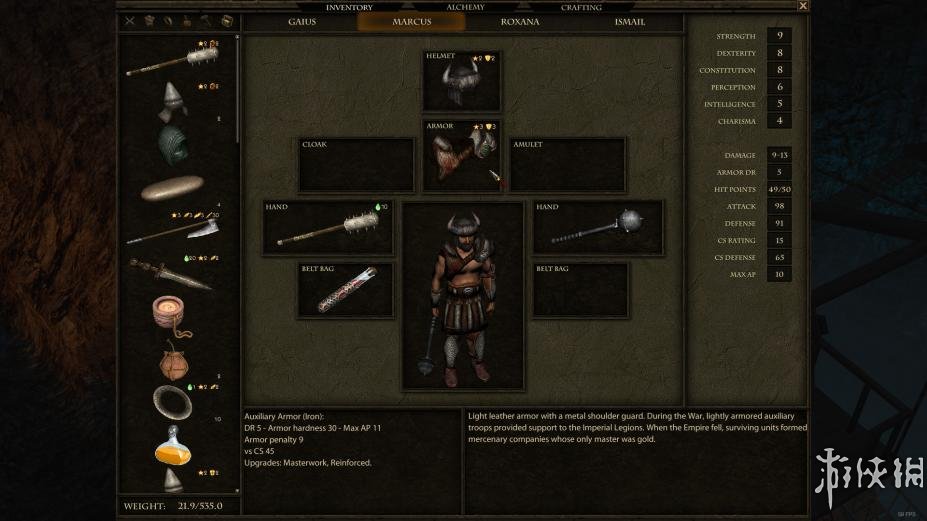The width and height of the screenshot is (927, 521).
Task: Select the leather pouch item
Action: tap(174, 360)
